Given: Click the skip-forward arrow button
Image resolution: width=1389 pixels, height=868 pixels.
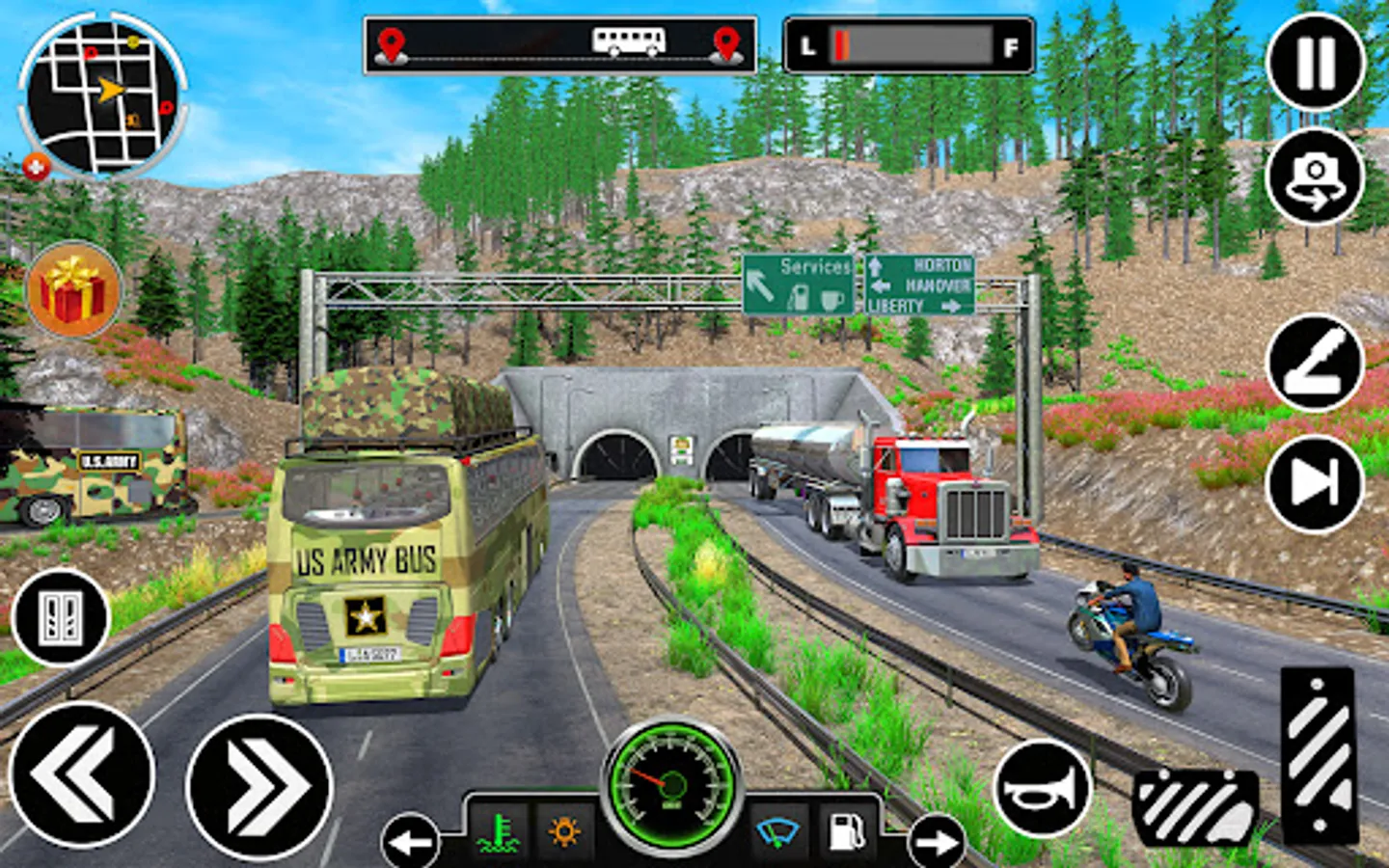Looking at the screenshot, I should (x=1315, y=482).
